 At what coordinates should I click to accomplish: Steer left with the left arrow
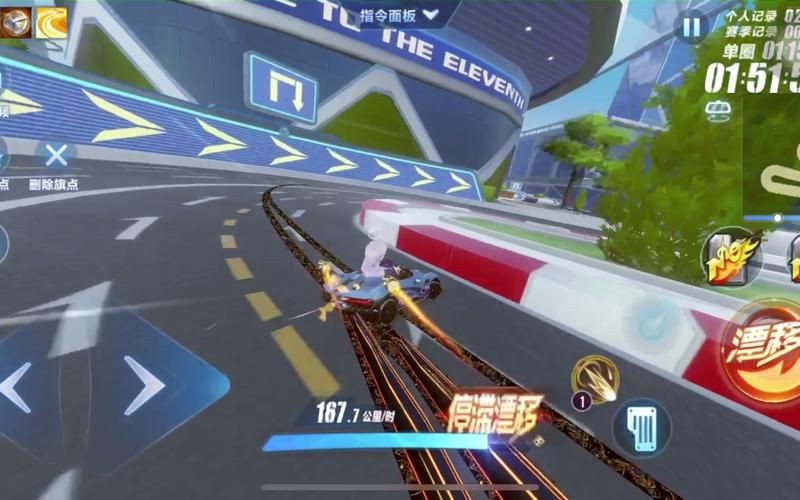[14, 387]
